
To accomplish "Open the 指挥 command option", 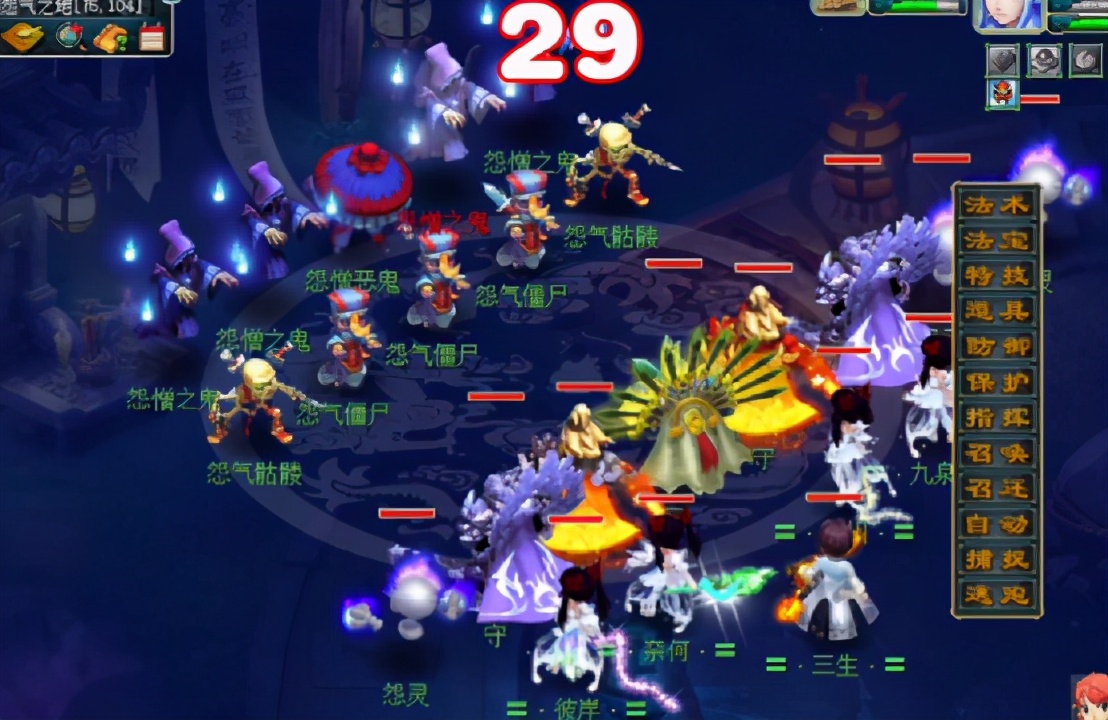I will click(996, 417).
